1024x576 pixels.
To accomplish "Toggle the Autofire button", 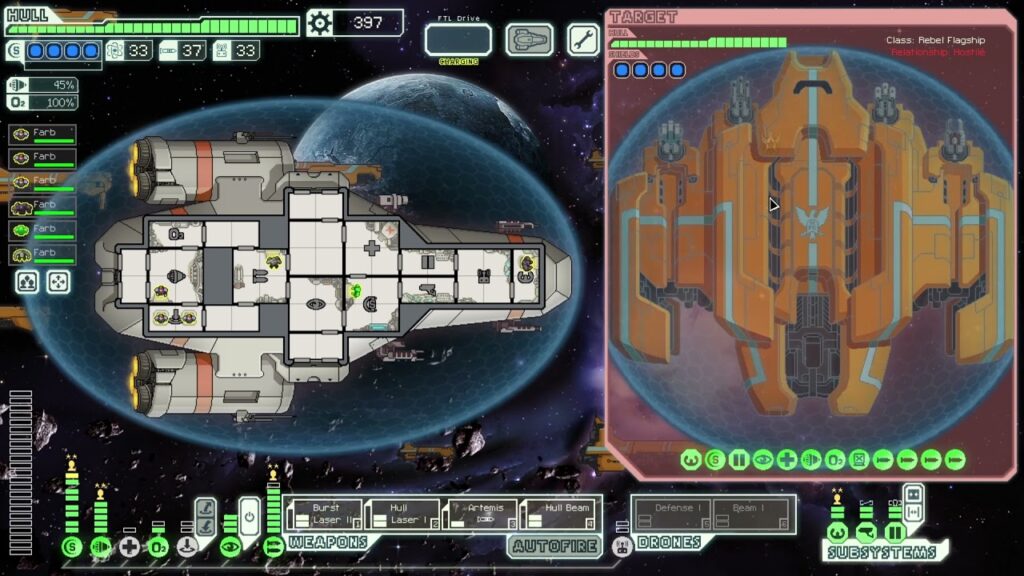I will coord(554,546).
